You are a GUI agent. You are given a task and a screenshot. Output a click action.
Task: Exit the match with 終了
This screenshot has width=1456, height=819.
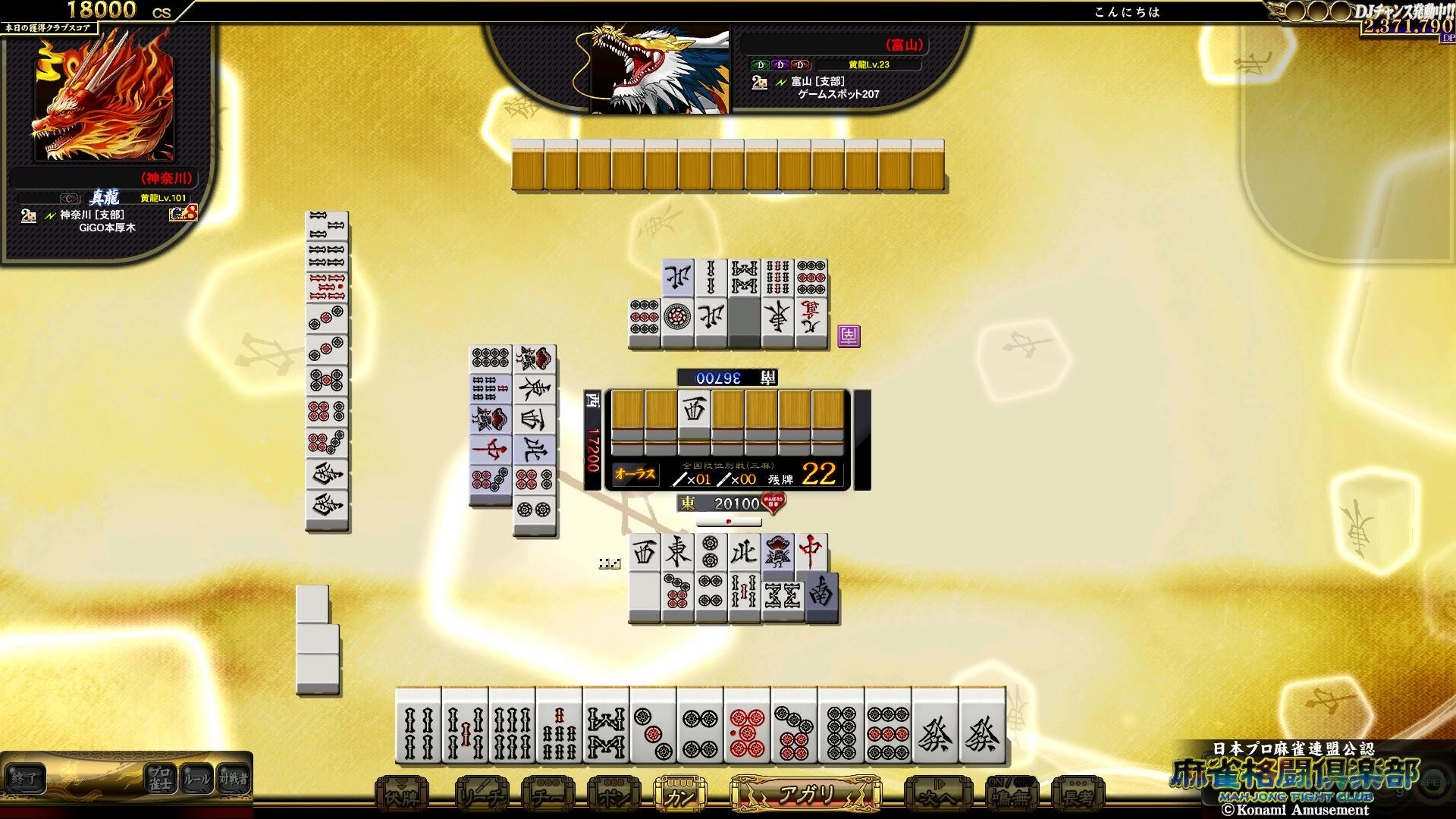[24, 778]
